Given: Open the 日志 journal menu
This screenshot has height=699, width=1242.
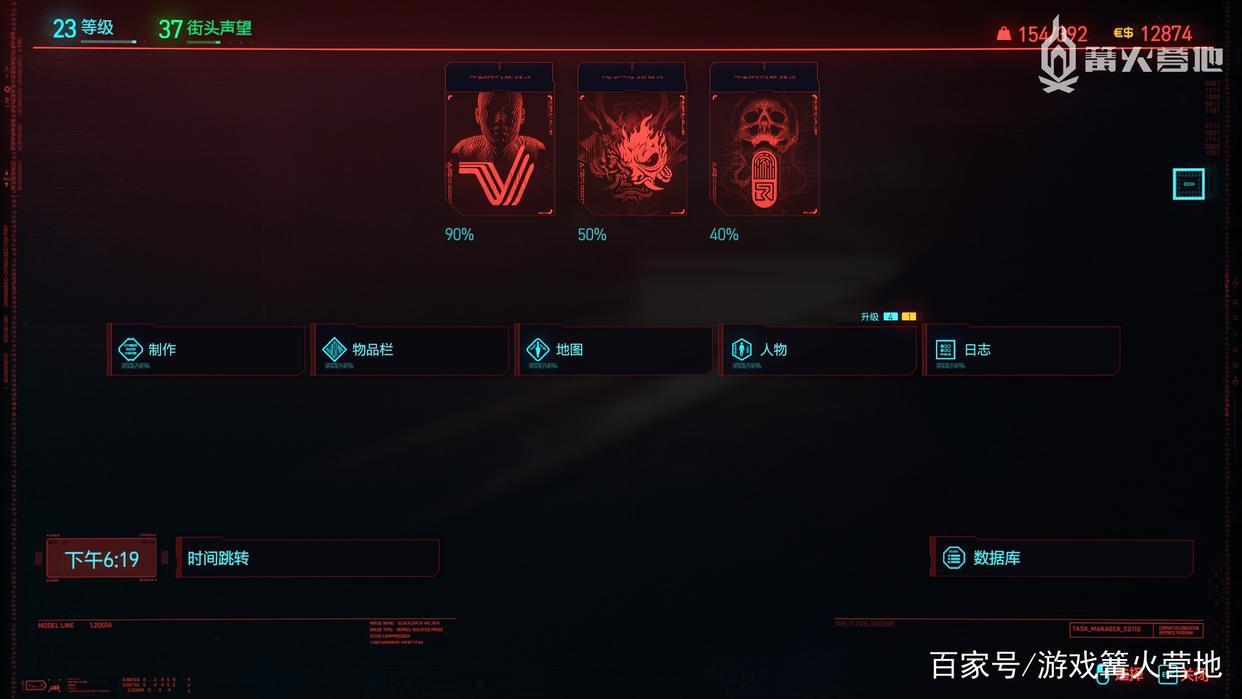Looking at the screenshot, I should pos(1021,350).
